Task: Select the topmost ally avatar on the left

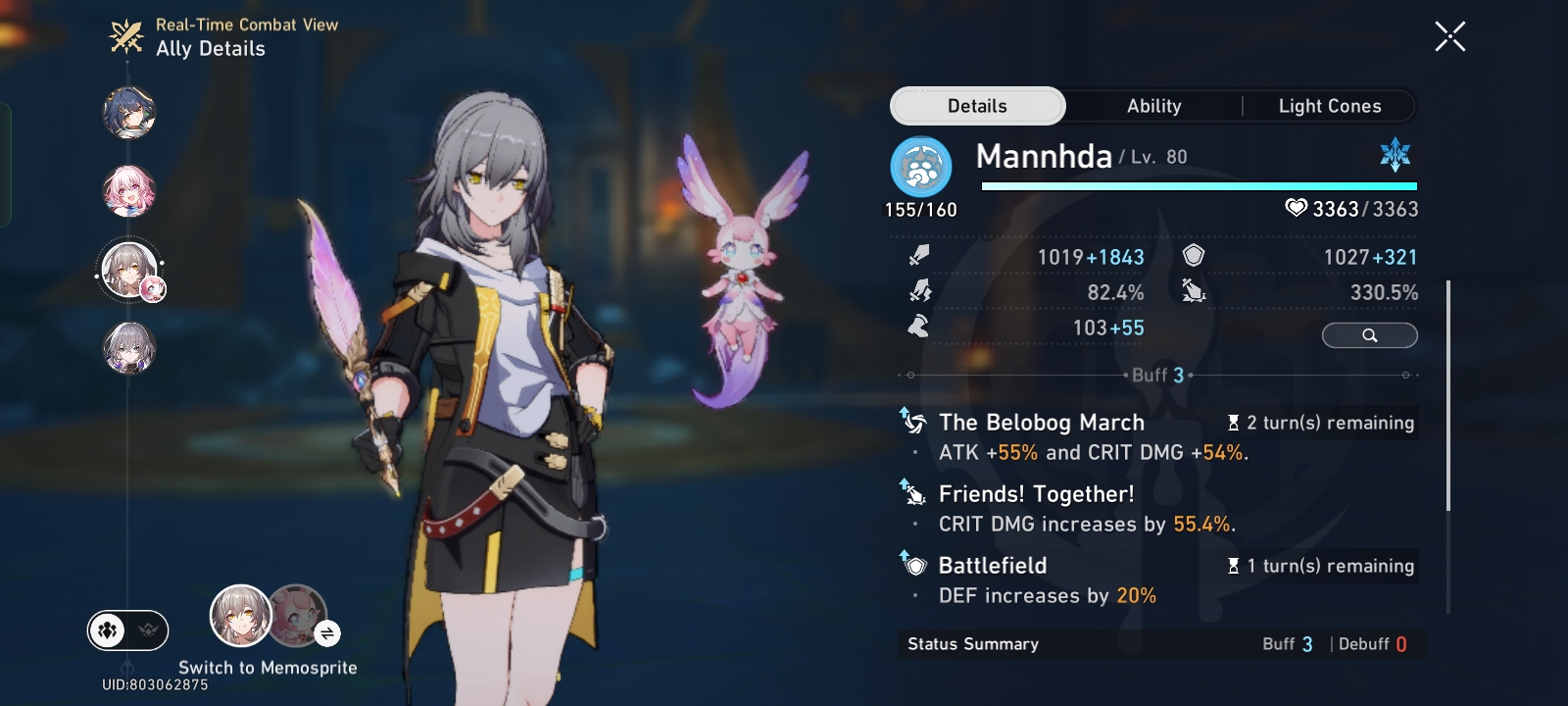Action: [x=130, y=114]
